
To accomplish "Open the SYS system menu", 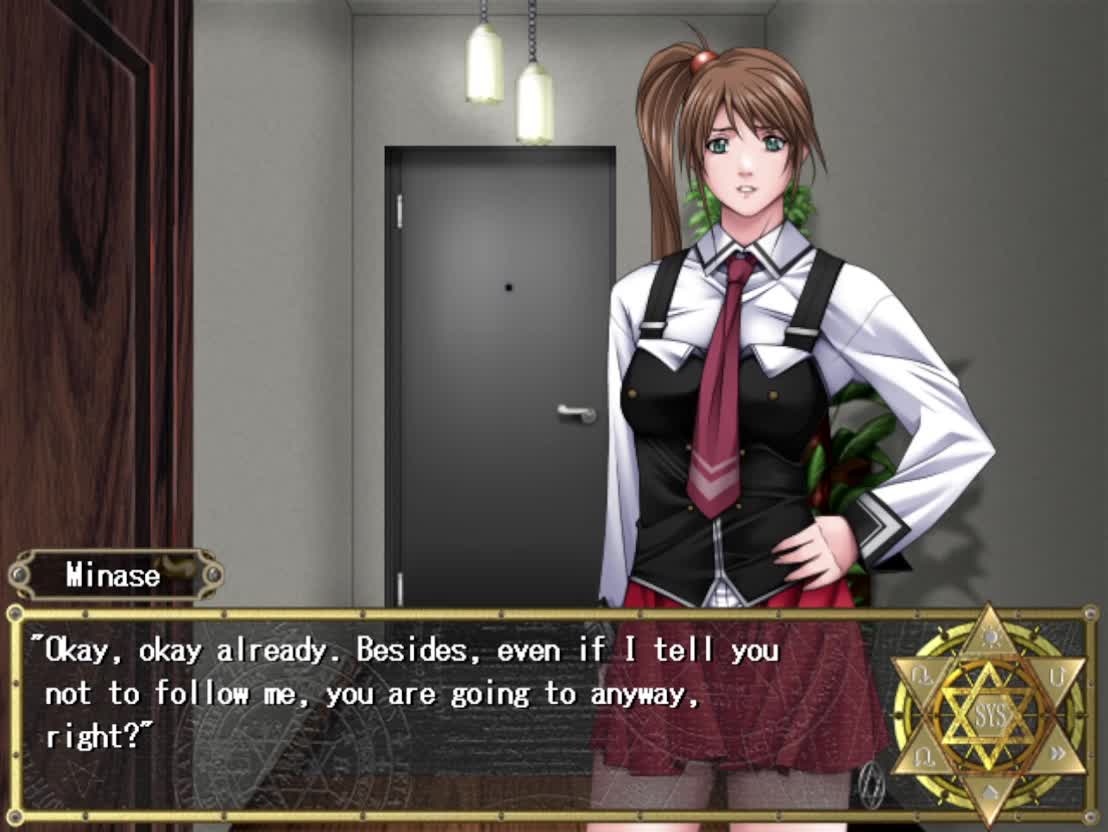I will (x=988, y=715).
